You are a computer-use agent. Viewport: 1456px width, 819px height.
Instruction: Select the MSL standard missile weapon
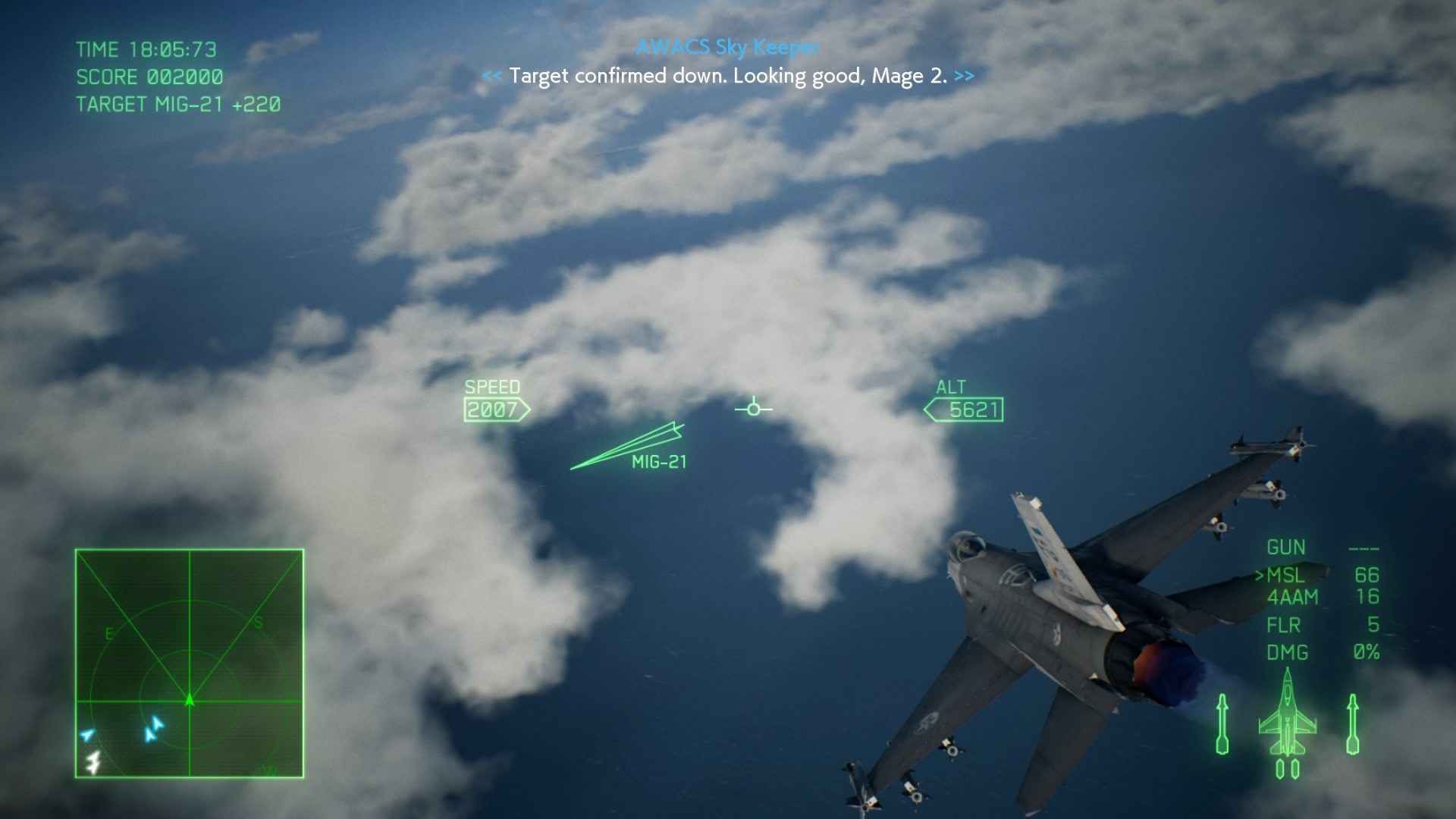[1287, 575]
